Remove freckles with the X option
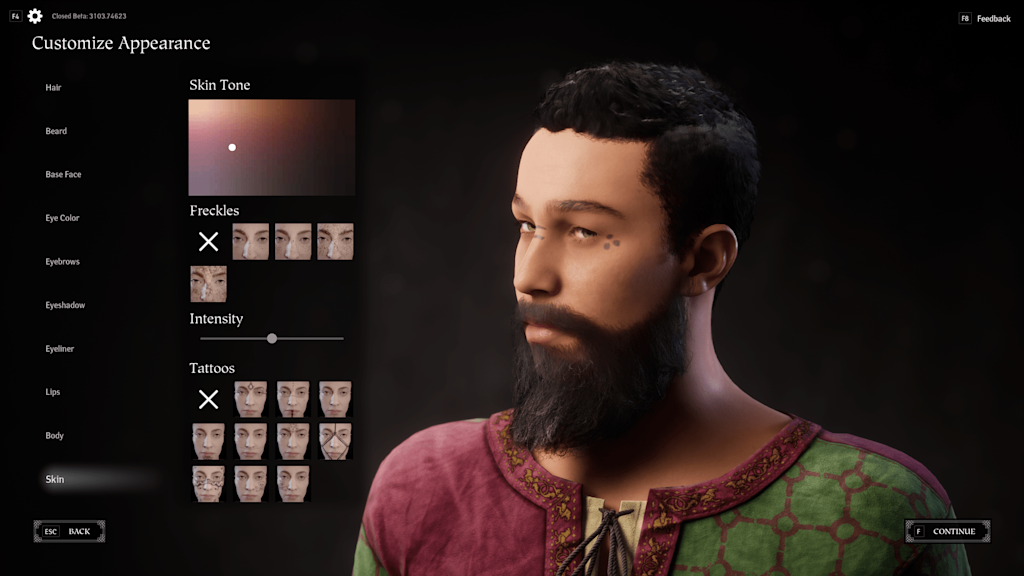This screenshot has width=1024, height=576. click(208, 241)
